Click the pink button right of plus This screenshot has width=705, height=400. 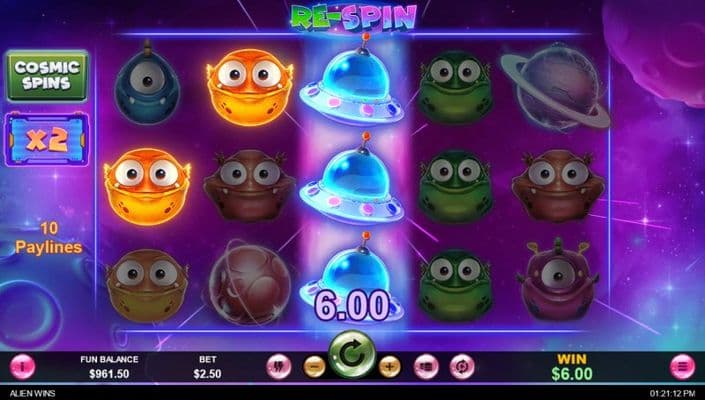click(x=426, y=367)
